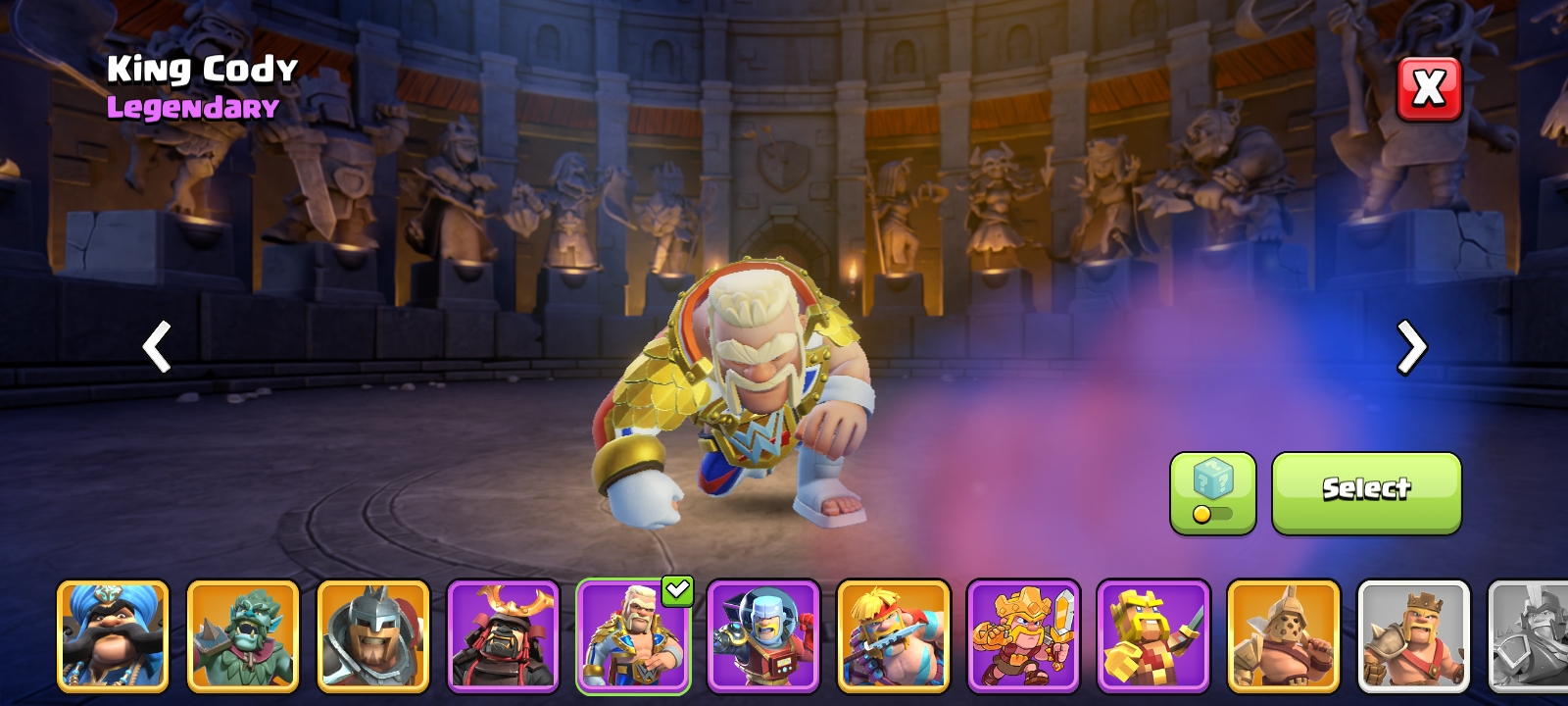Select the pixelated blocky king skin
Screen dimensions: 1568x706
[x=1153, y=635]
